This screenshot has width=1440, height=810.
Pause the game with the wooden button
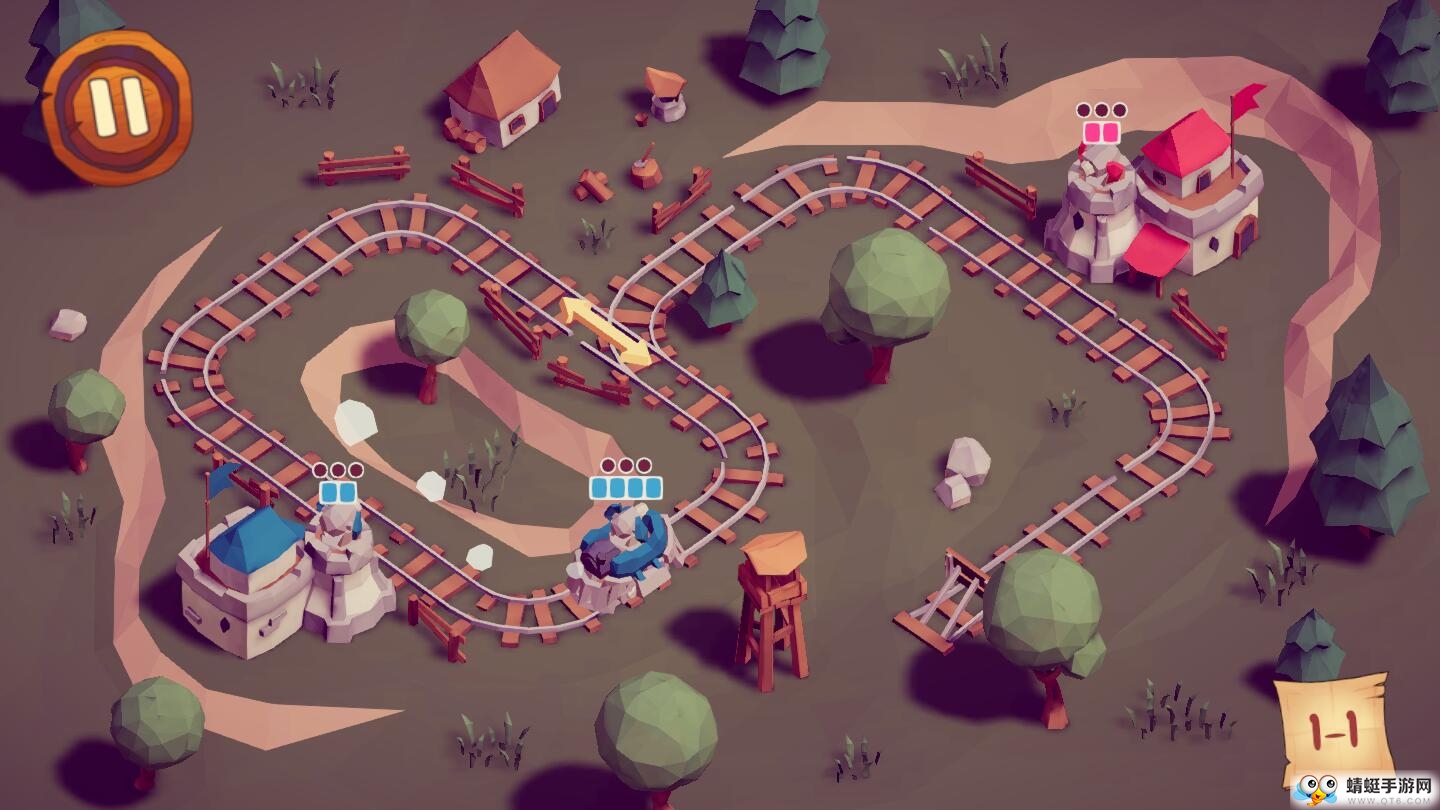[x=117, y=106]
